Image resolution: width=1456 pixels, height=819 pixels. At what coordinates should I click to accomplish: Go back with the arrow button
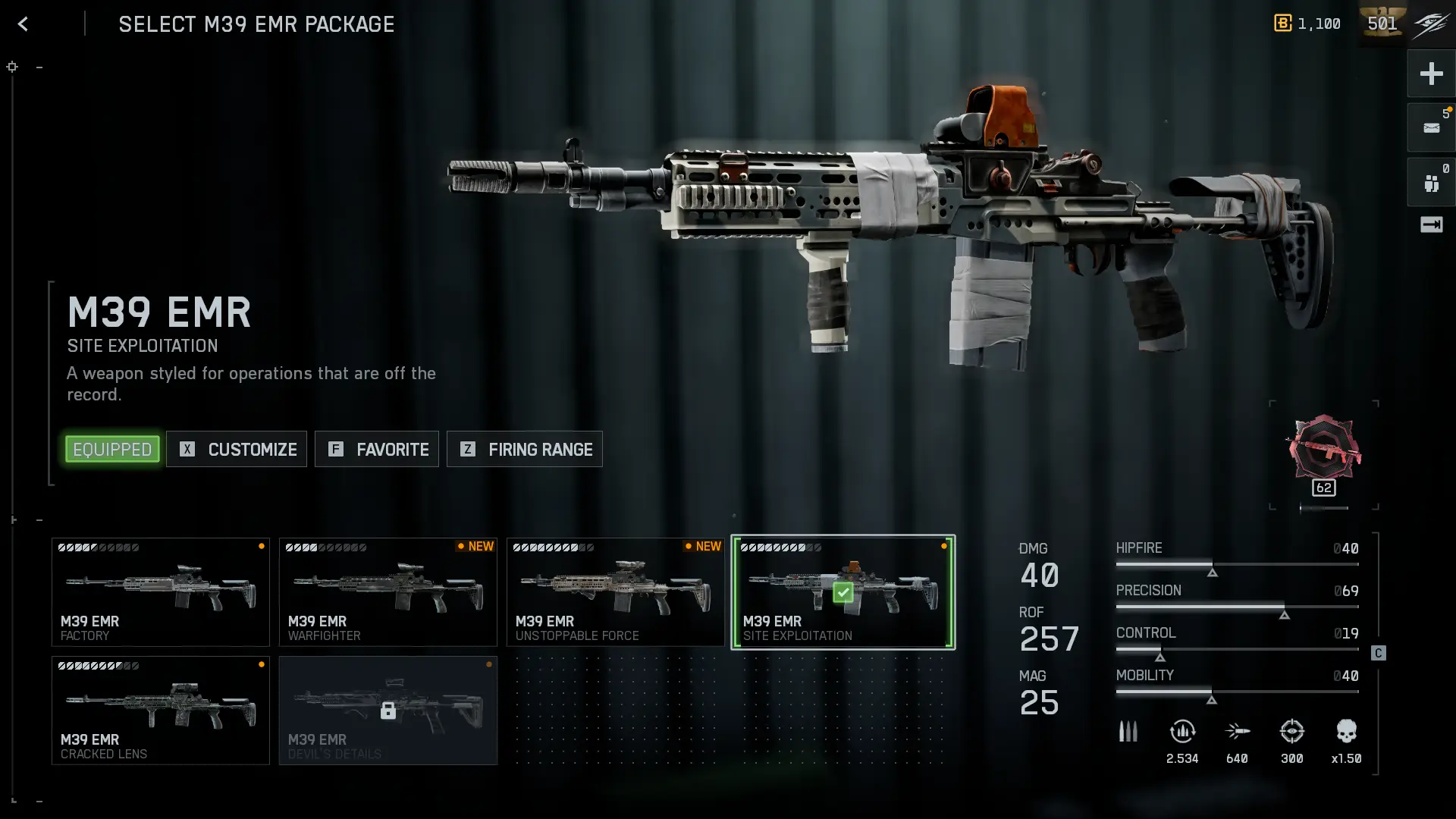pyautogui.click(x=23, y=24)
